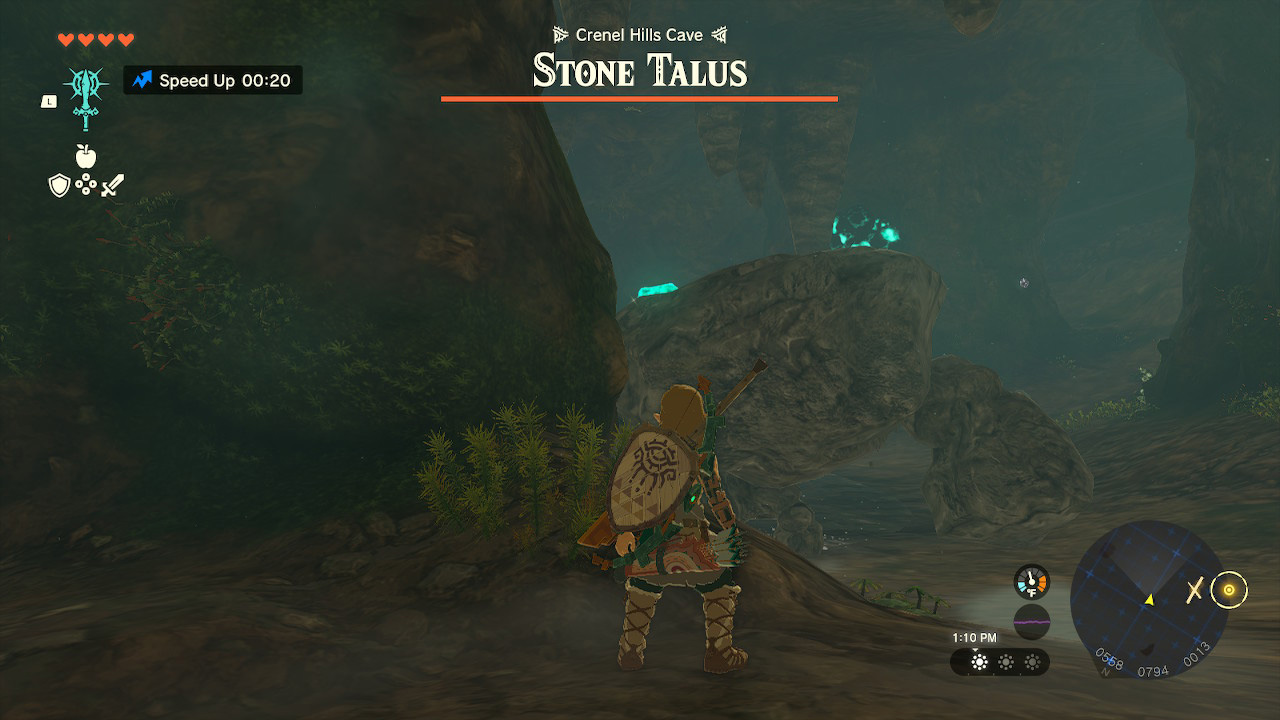Select the Stone Talus boss name title
Screen dimensions: 1280x720
(x=640, y=70)
